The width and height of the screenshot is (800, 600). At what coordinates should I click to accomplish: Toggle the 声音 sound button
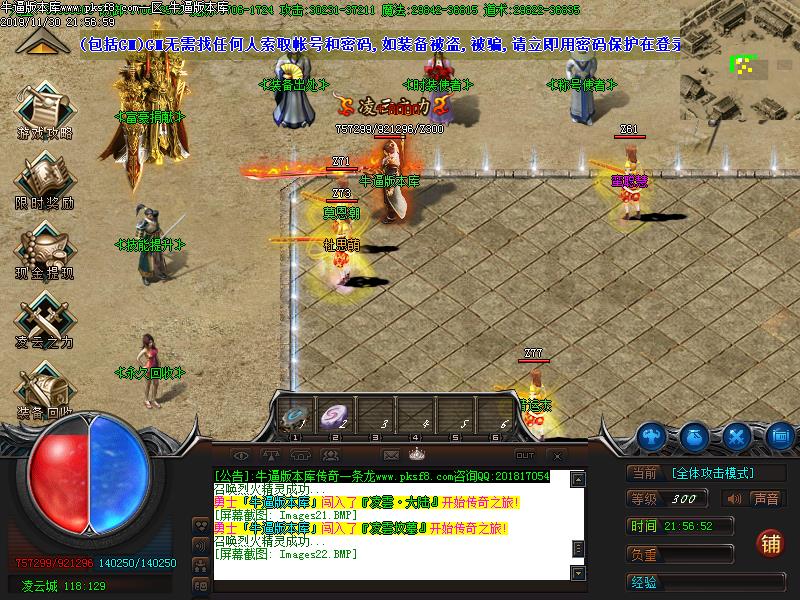tap(755, 499)
